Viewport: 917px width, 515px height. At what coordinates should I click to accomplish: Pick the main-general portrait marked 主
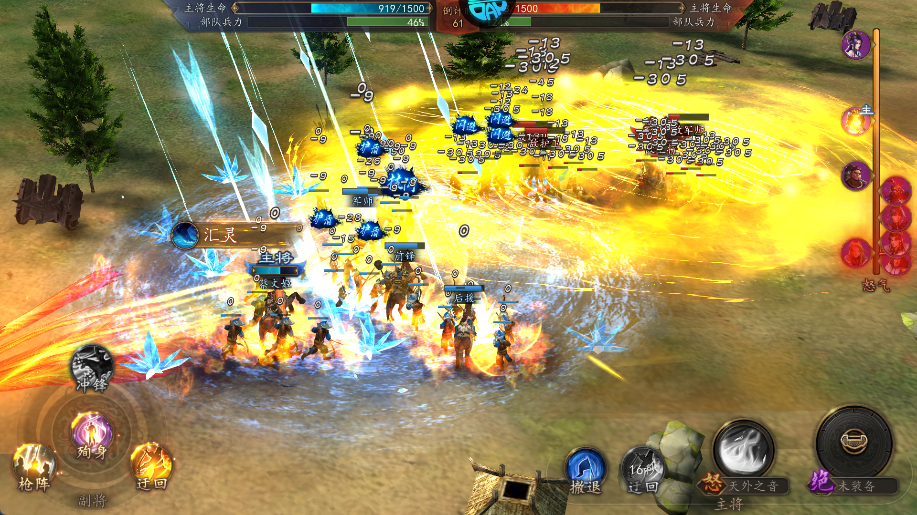(857, 119)
